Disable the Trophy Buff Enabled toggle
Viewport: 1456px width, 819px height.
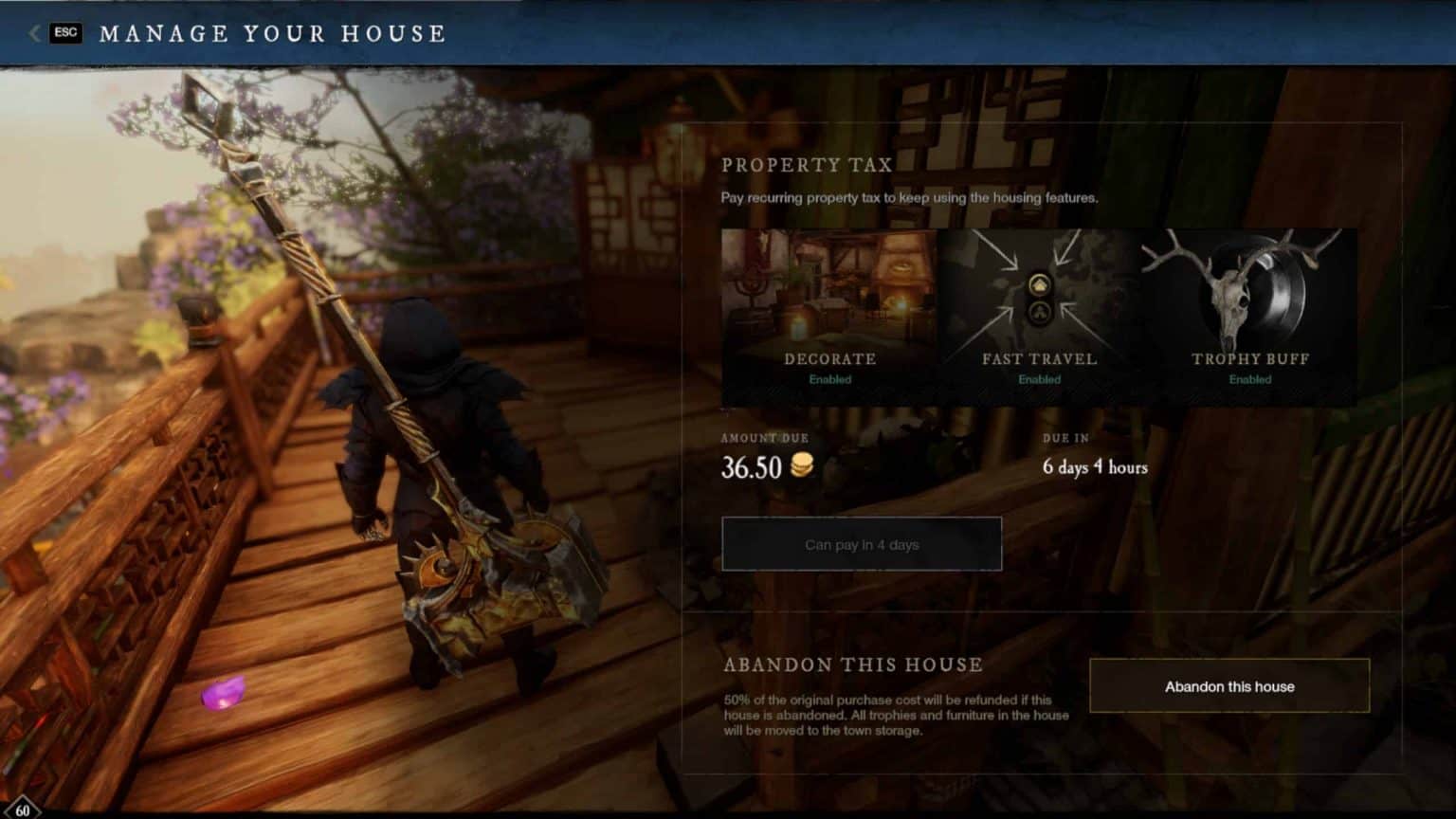[x=1250, y=378]
